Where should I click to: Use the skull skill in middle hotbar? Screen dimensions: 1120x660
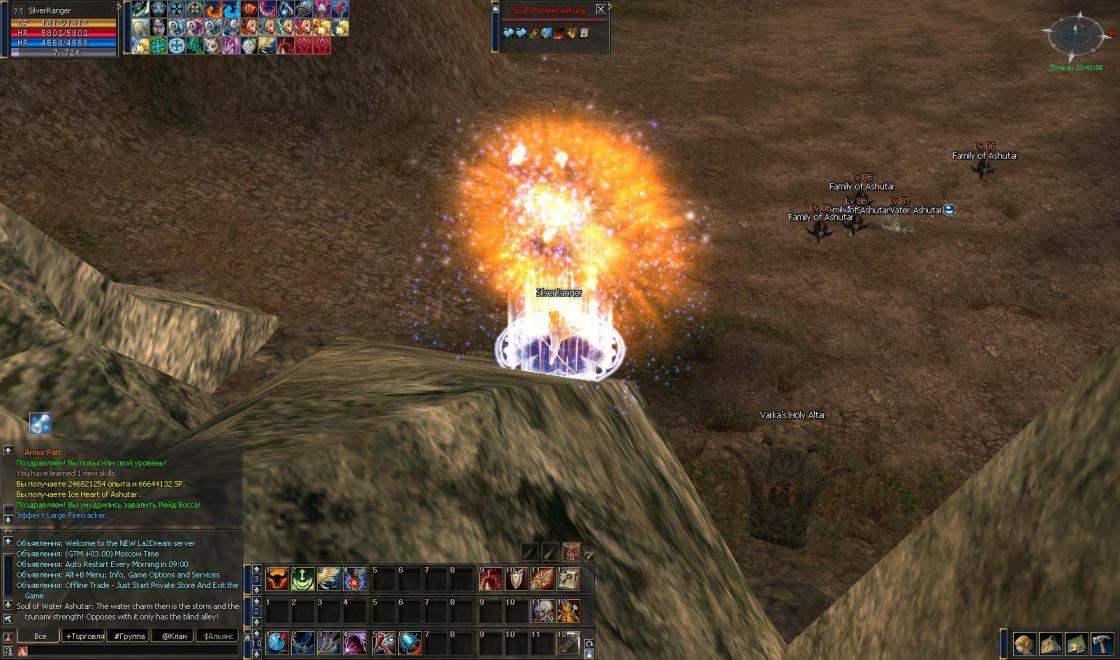tap(542, 610)
